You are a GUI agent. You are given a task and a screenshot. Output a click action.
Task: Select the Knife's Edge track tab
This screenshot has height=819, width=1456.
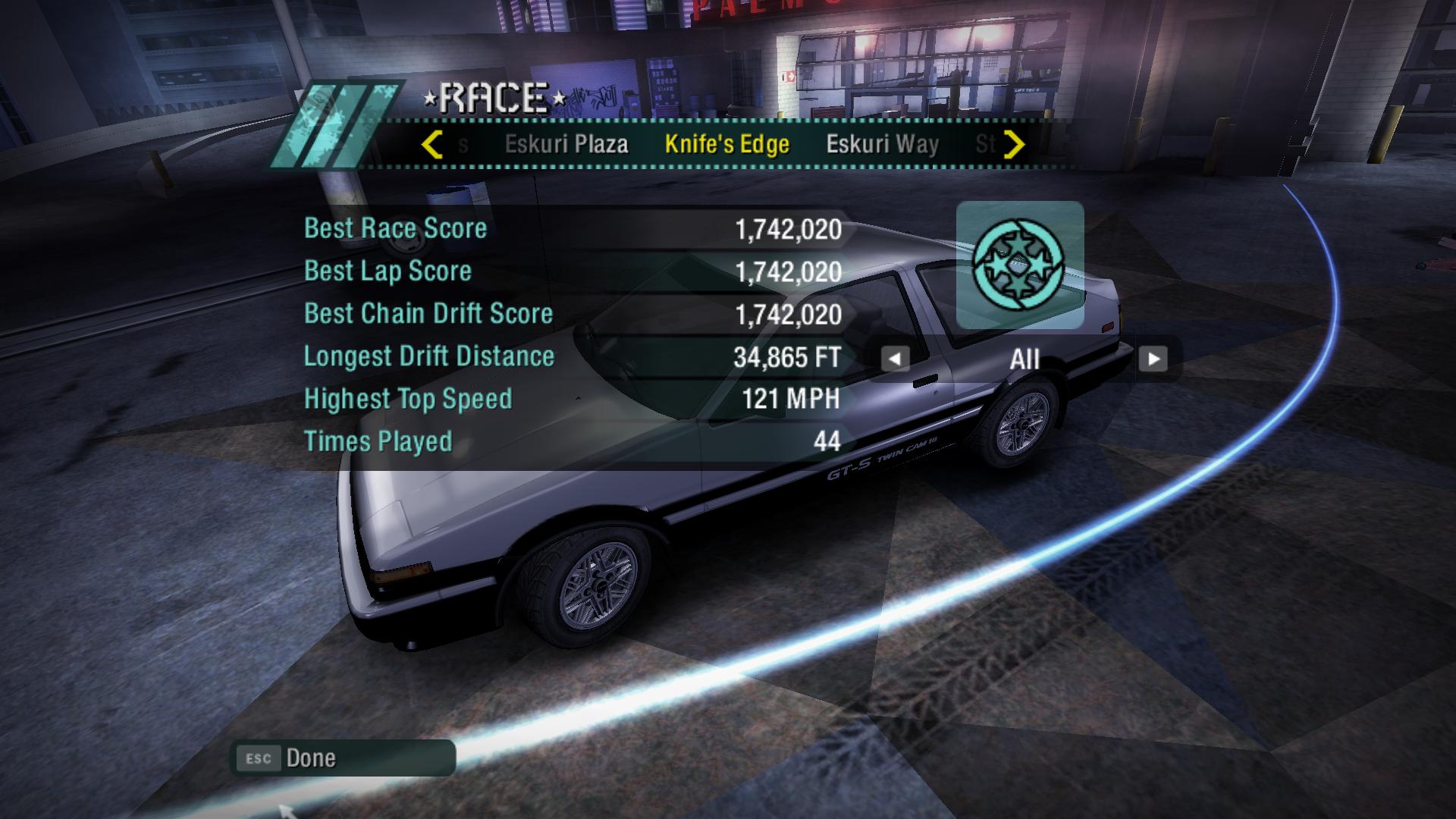point(726,144)
